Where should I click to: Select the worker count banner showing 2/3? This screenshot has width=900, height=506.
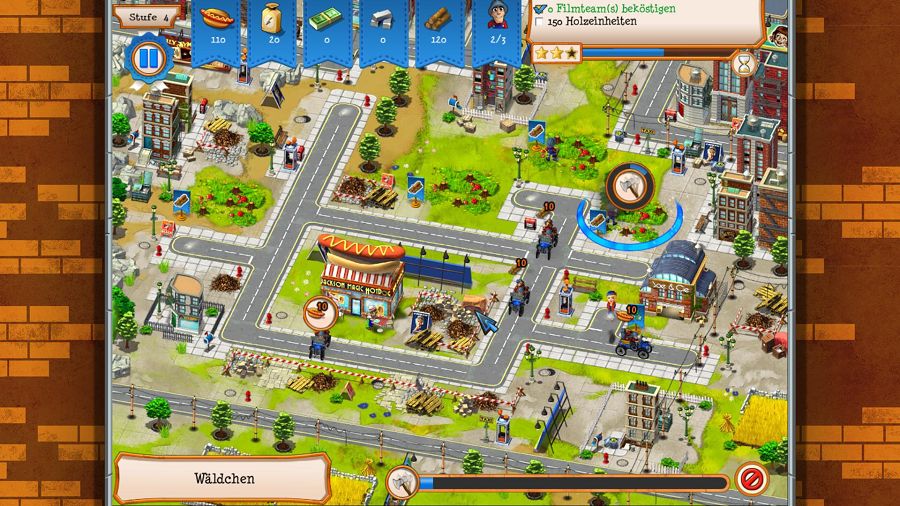point(498,28)
